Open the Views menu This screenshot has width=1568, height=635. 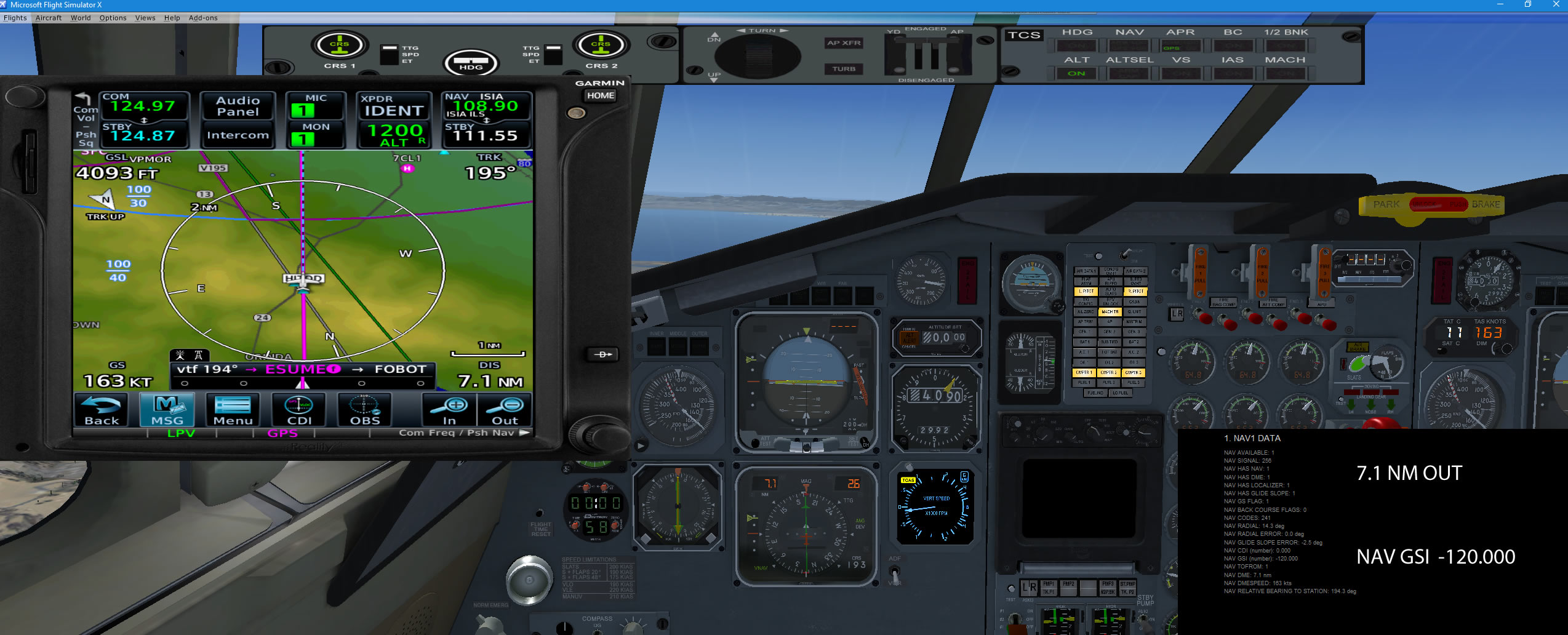[x=145, y=18]
